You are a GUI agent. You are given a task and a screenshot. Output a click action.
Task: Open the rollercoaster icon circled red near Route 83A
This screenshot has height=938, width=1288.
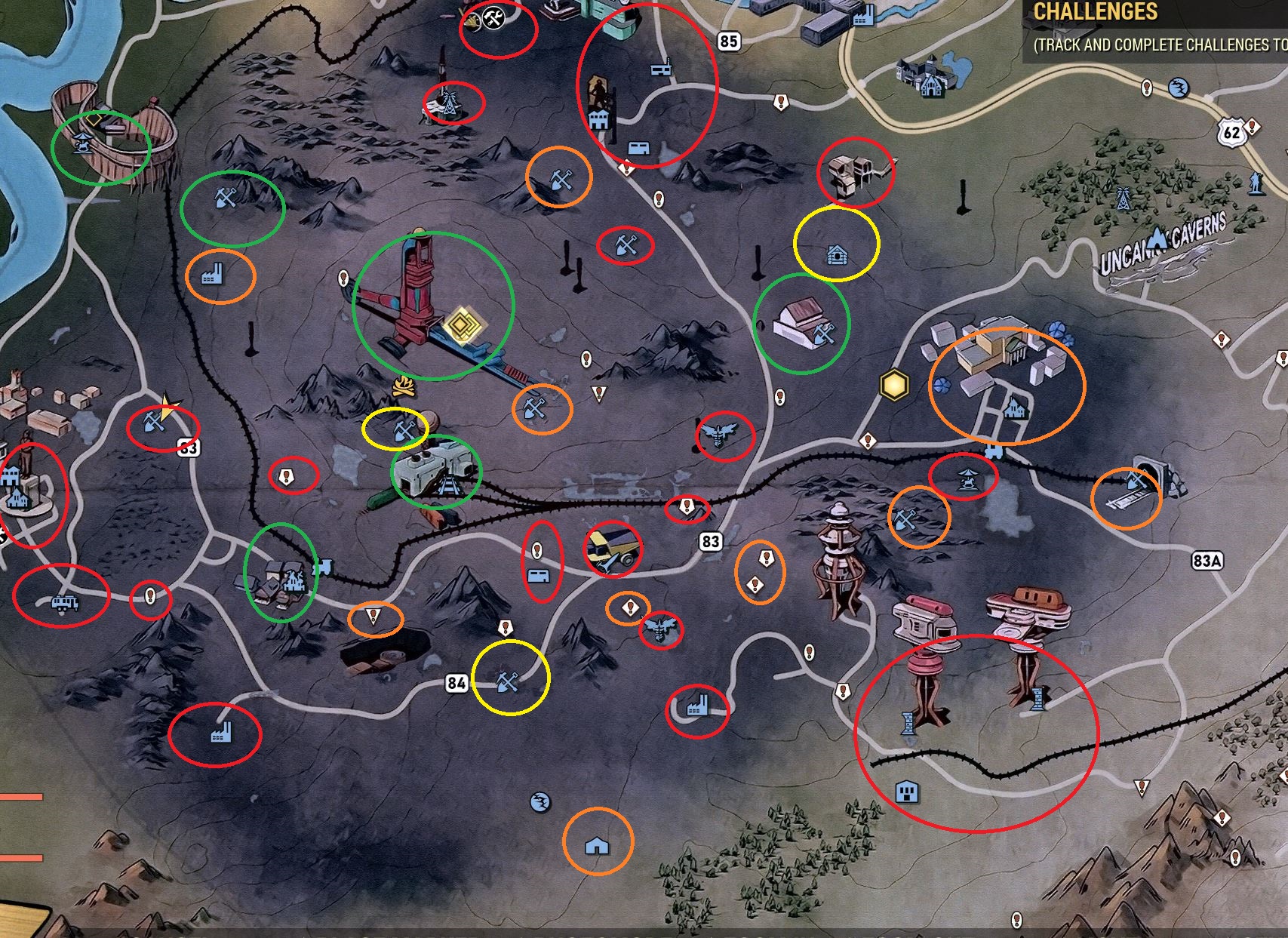click(968, 478)
